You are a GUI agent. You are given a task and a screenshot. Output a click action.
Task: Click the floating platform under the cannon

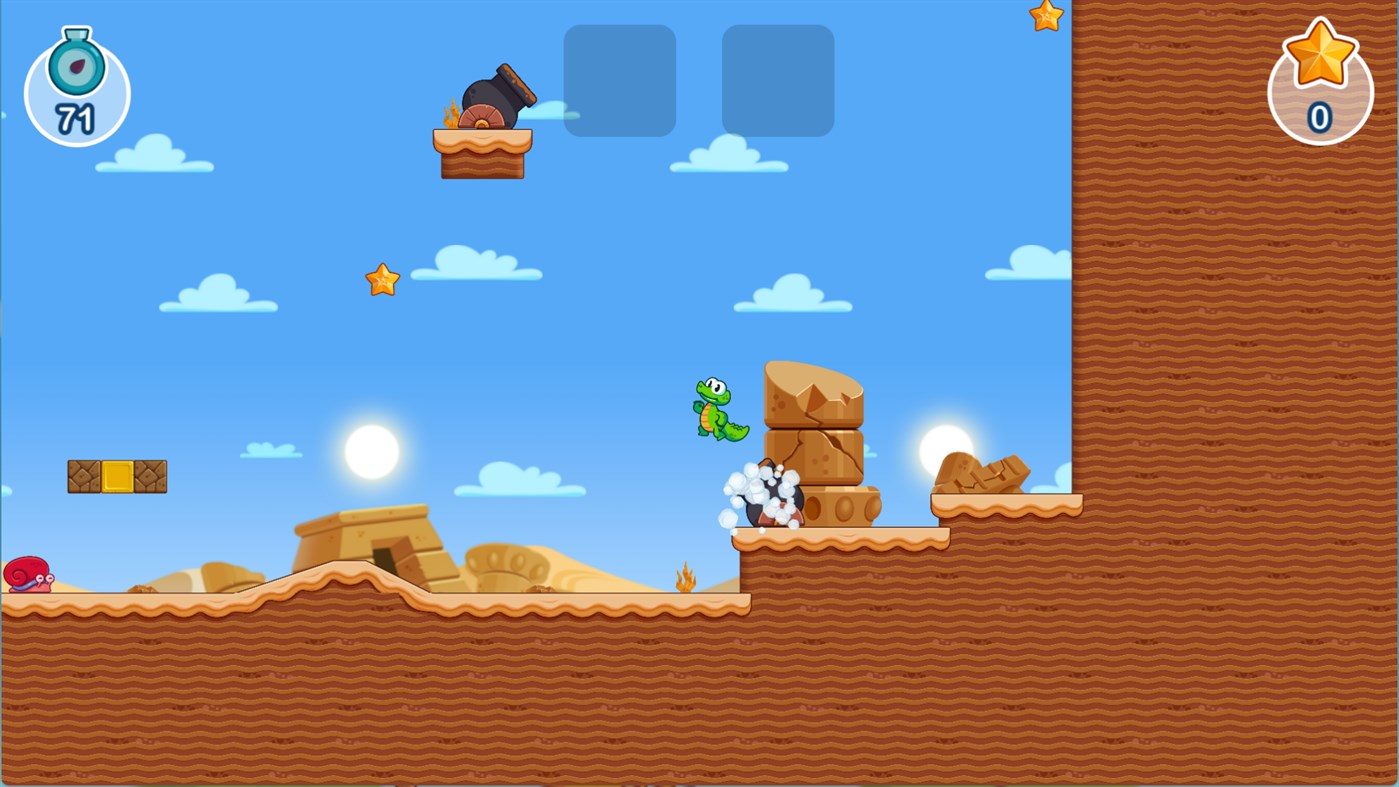click(x=481, y=155)
